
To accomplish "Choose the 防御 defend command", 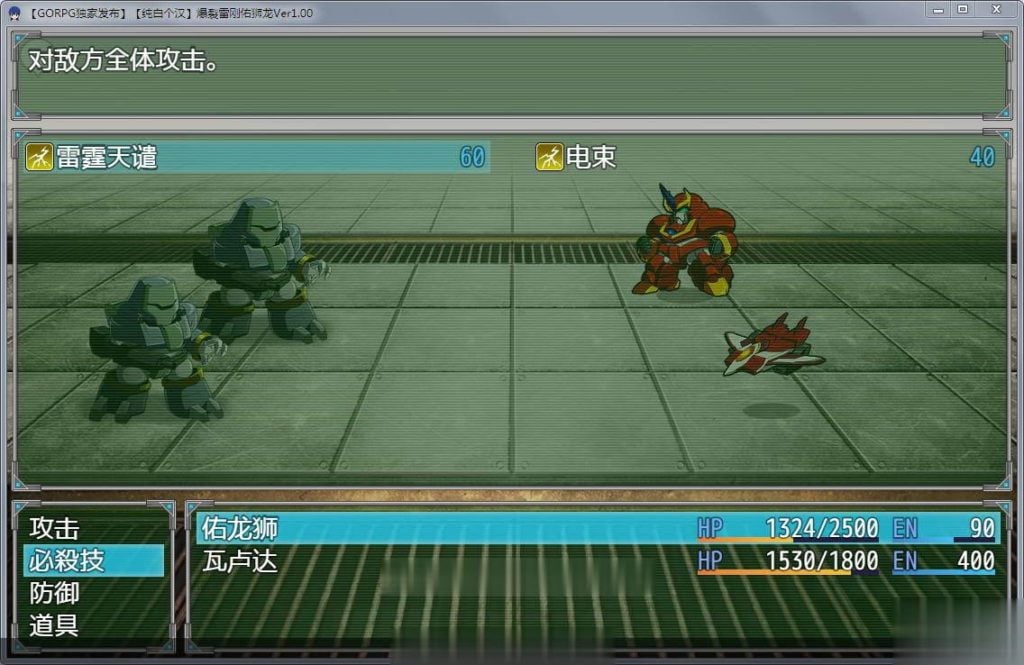I will tap(55, 593).
